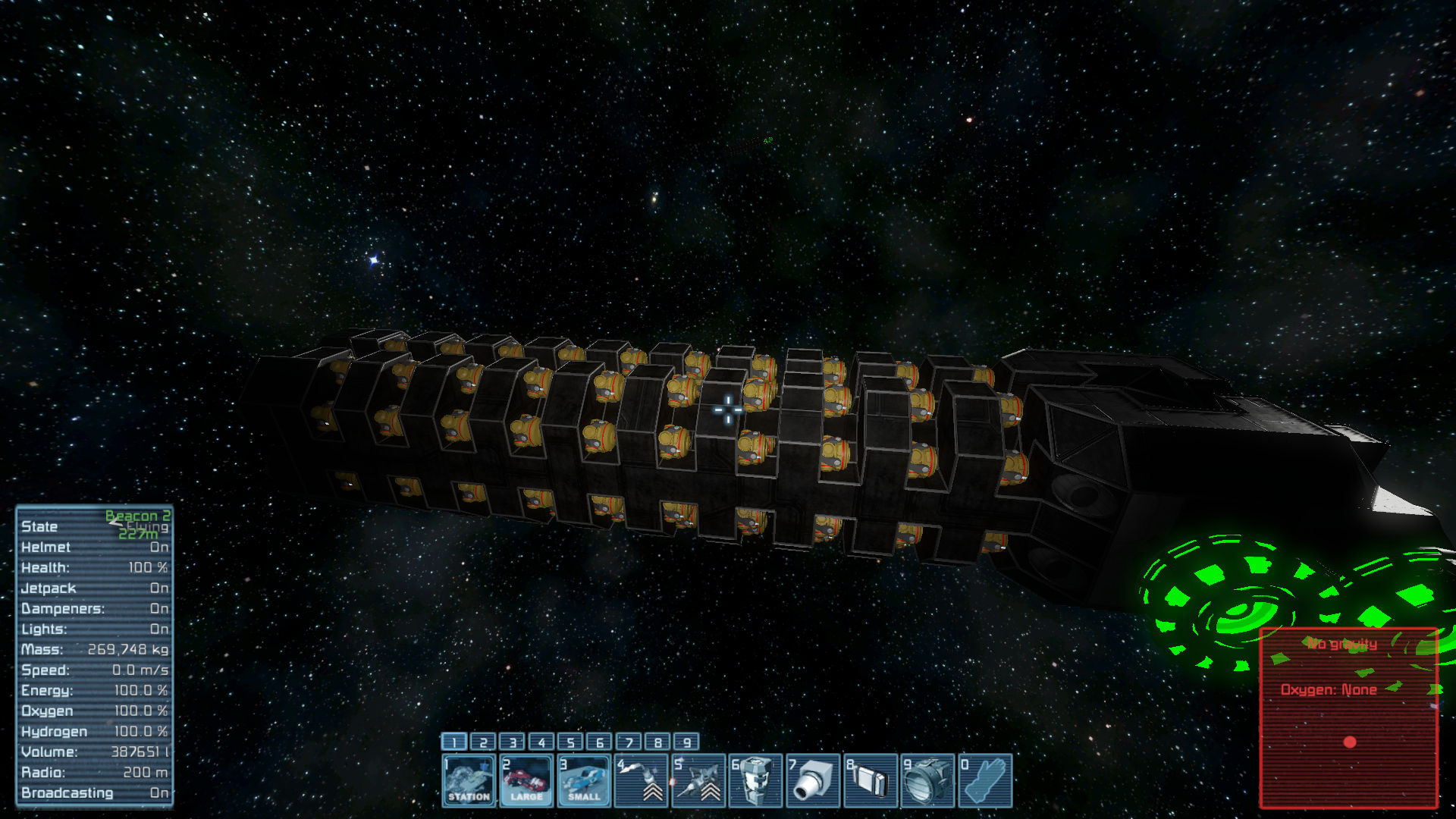Switch to empty hand glove slot
The width and height of the screenshot is (1456, 819).
986,780
